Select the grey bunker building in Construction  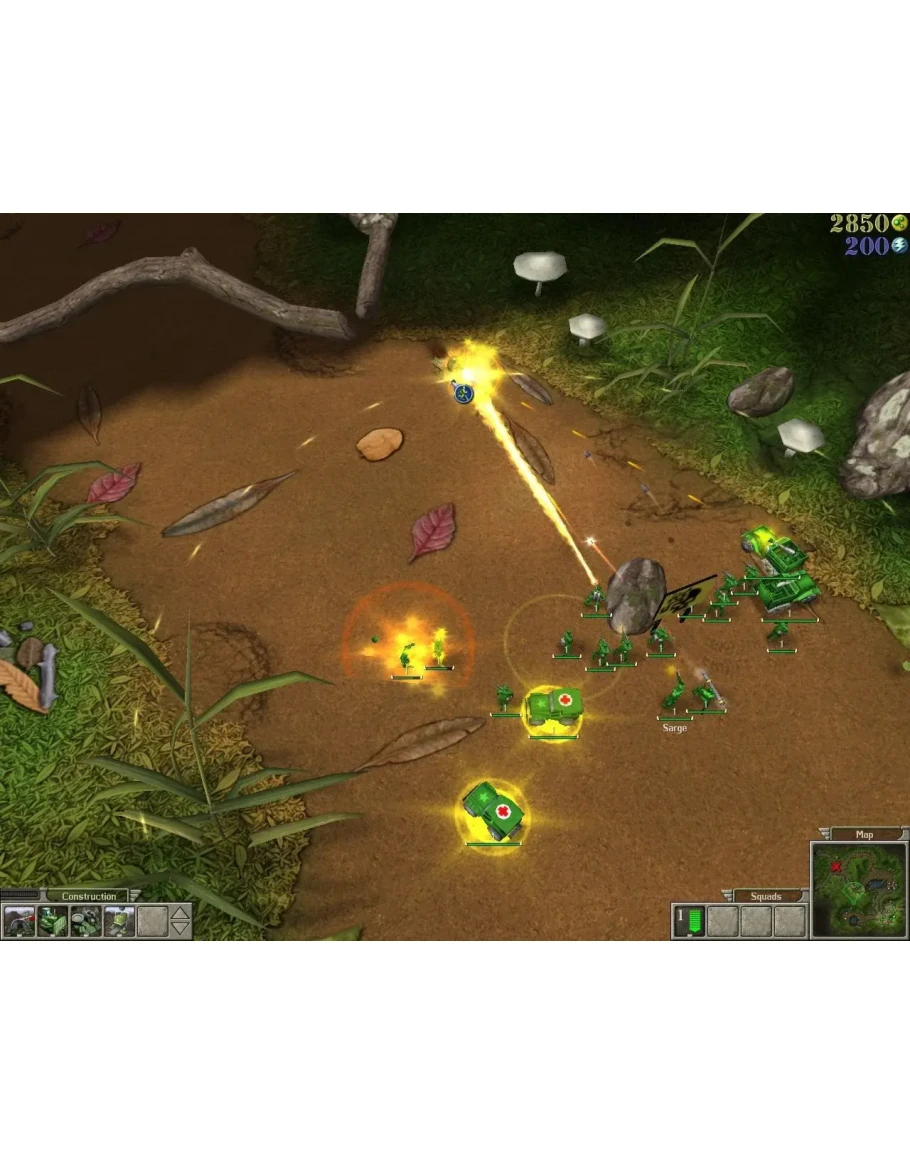coord(19,921)
